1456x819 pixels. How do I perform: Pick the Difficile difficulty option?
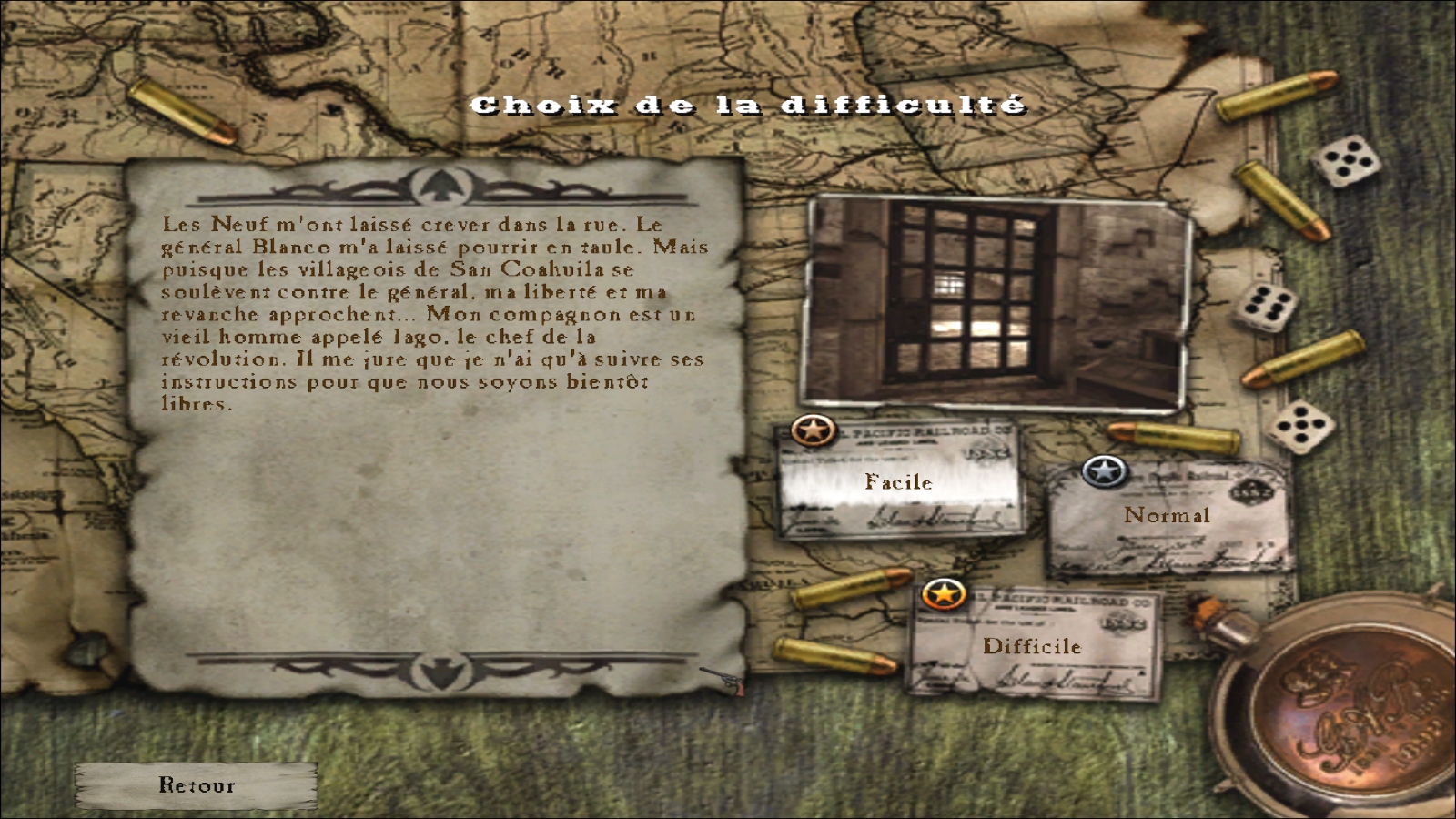pyautogui.click(x=1032, y=646)
